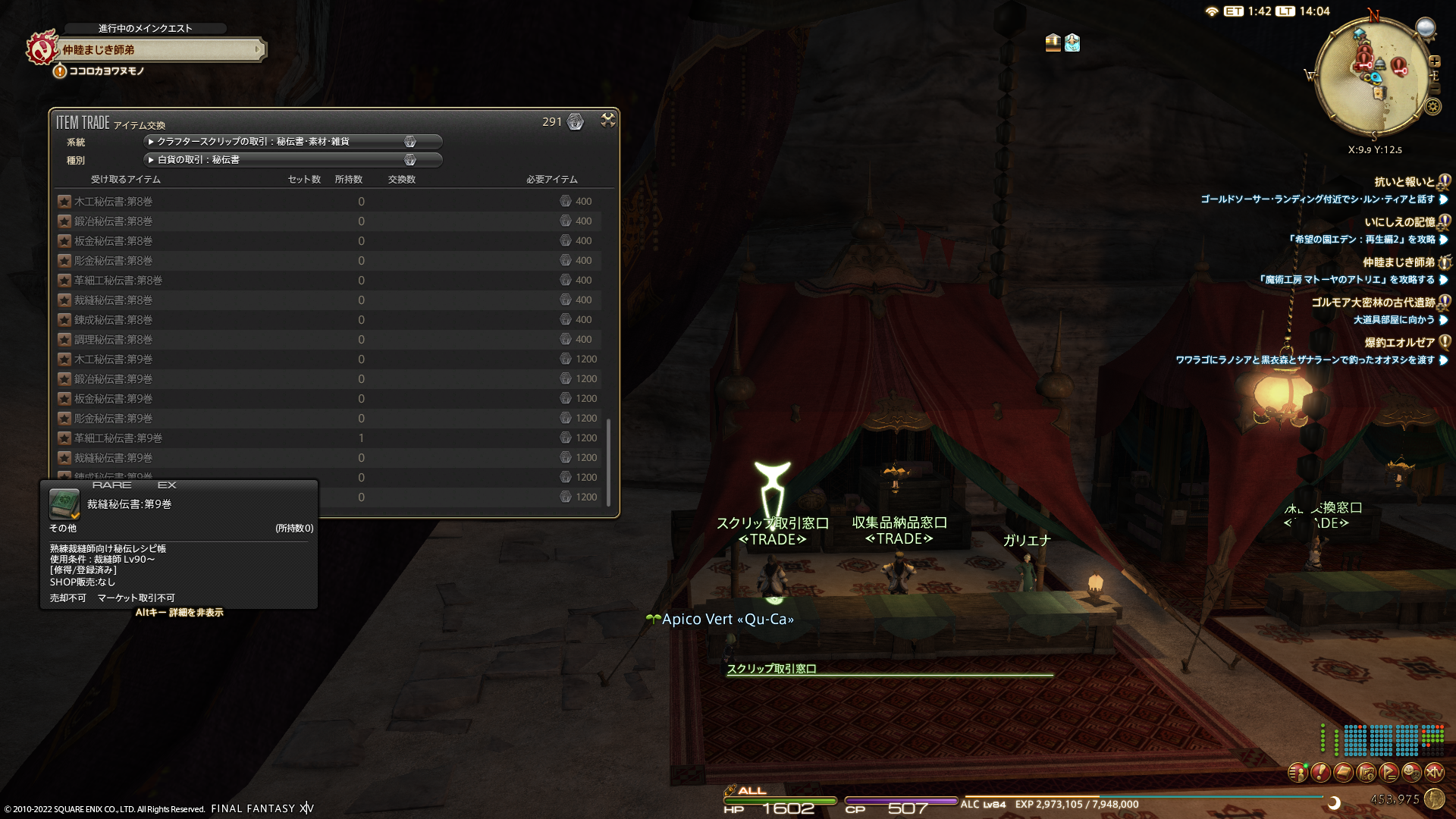Select 革細工秘伝書:第9巻 from the list
Image resolution: width=1456 pixels, height=819 pixels.
coord(118,438)
